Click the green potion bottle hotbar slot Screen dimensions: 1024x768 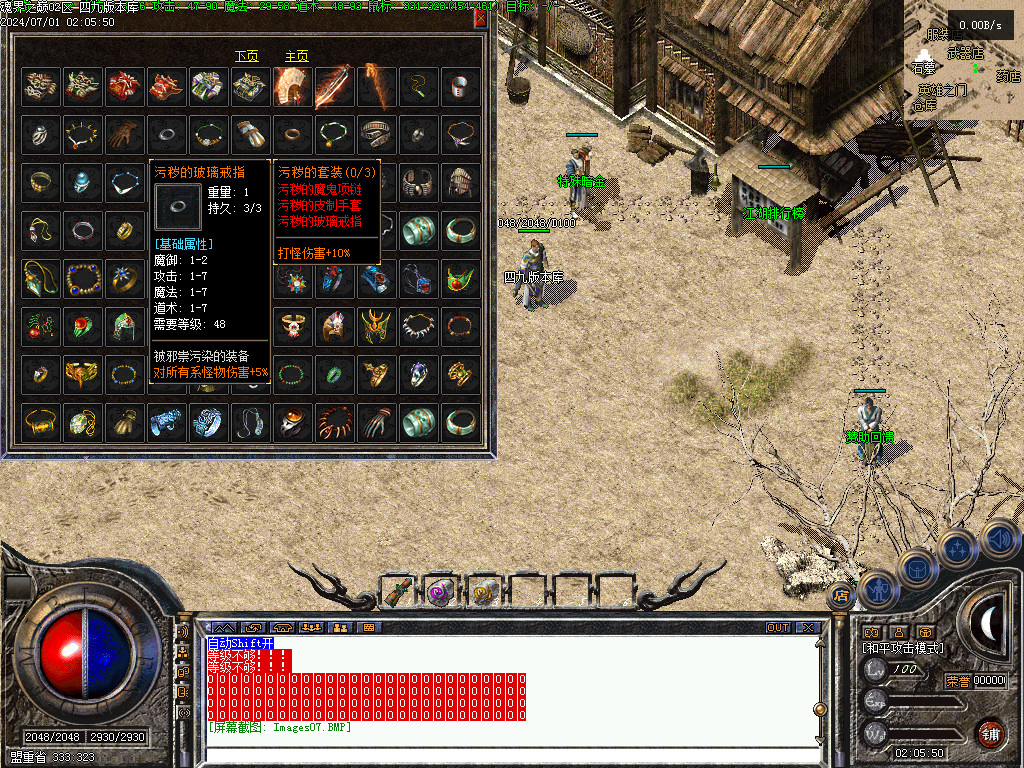point(398,592)
